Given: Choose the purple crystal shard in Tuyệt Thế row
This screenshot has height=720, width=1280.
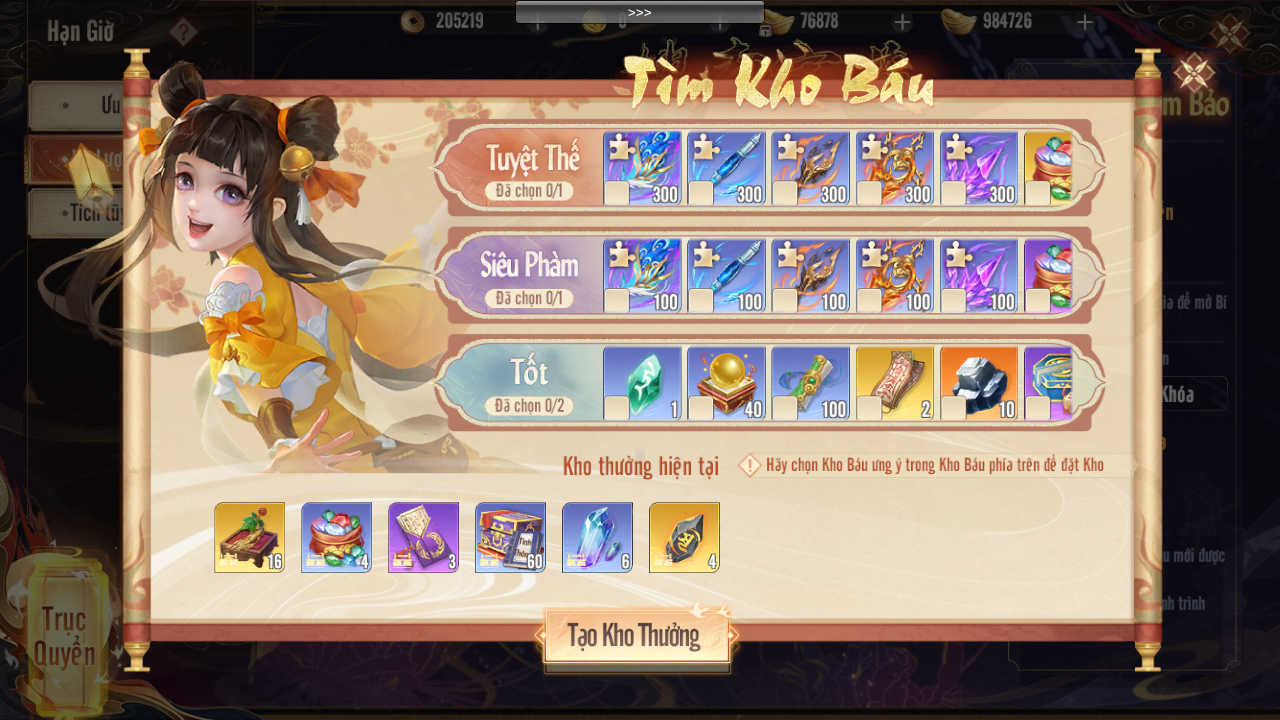Looking at the screenshot, I should coord(978,168).
